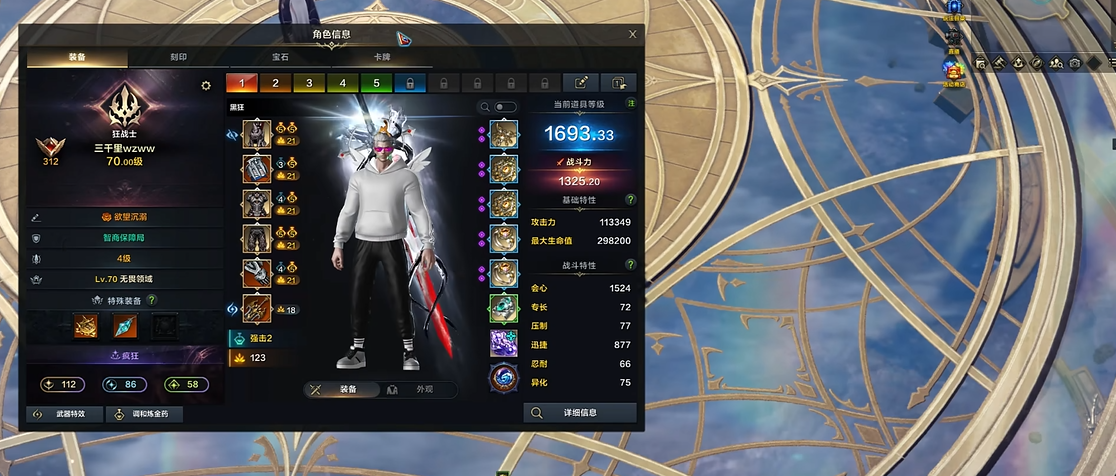The image size is (1116, 476).
Task: Select the 装备 view below the character
Action: pyautogui.click(x=340, y=389)
